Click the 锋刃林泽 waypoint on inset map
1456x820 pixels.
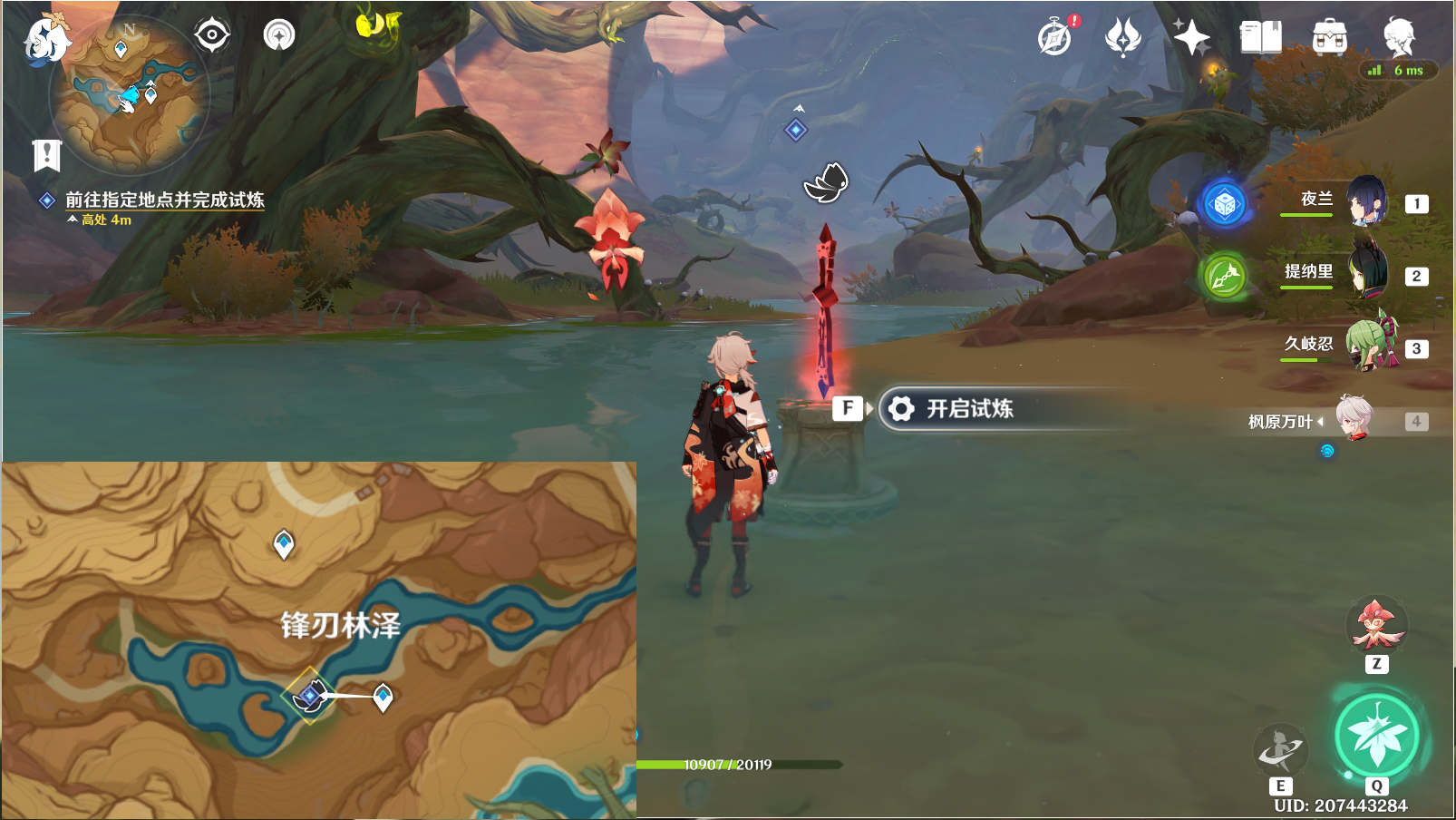click(x=383, y=697)
